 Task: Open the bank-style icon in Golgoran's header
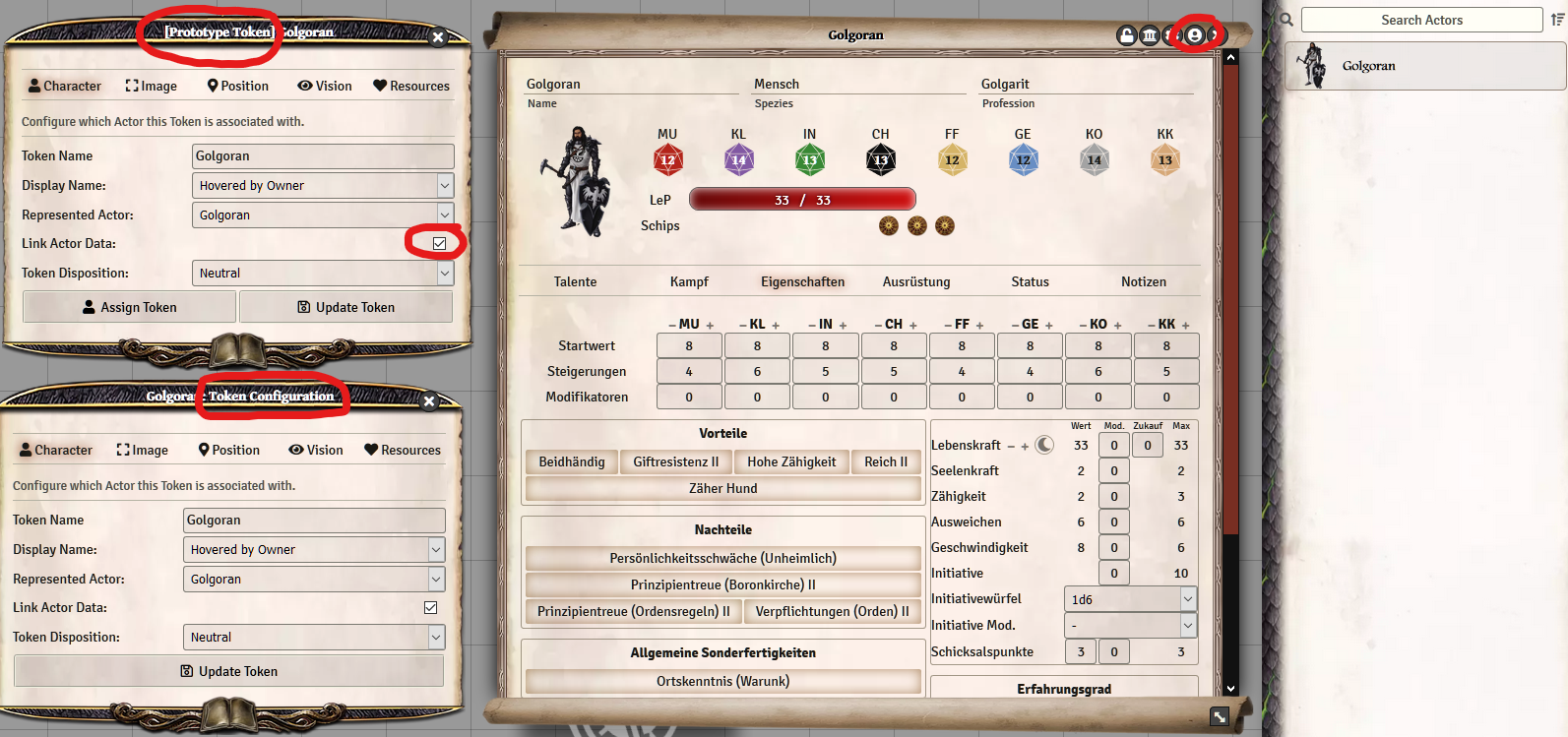click(1148, 34)
